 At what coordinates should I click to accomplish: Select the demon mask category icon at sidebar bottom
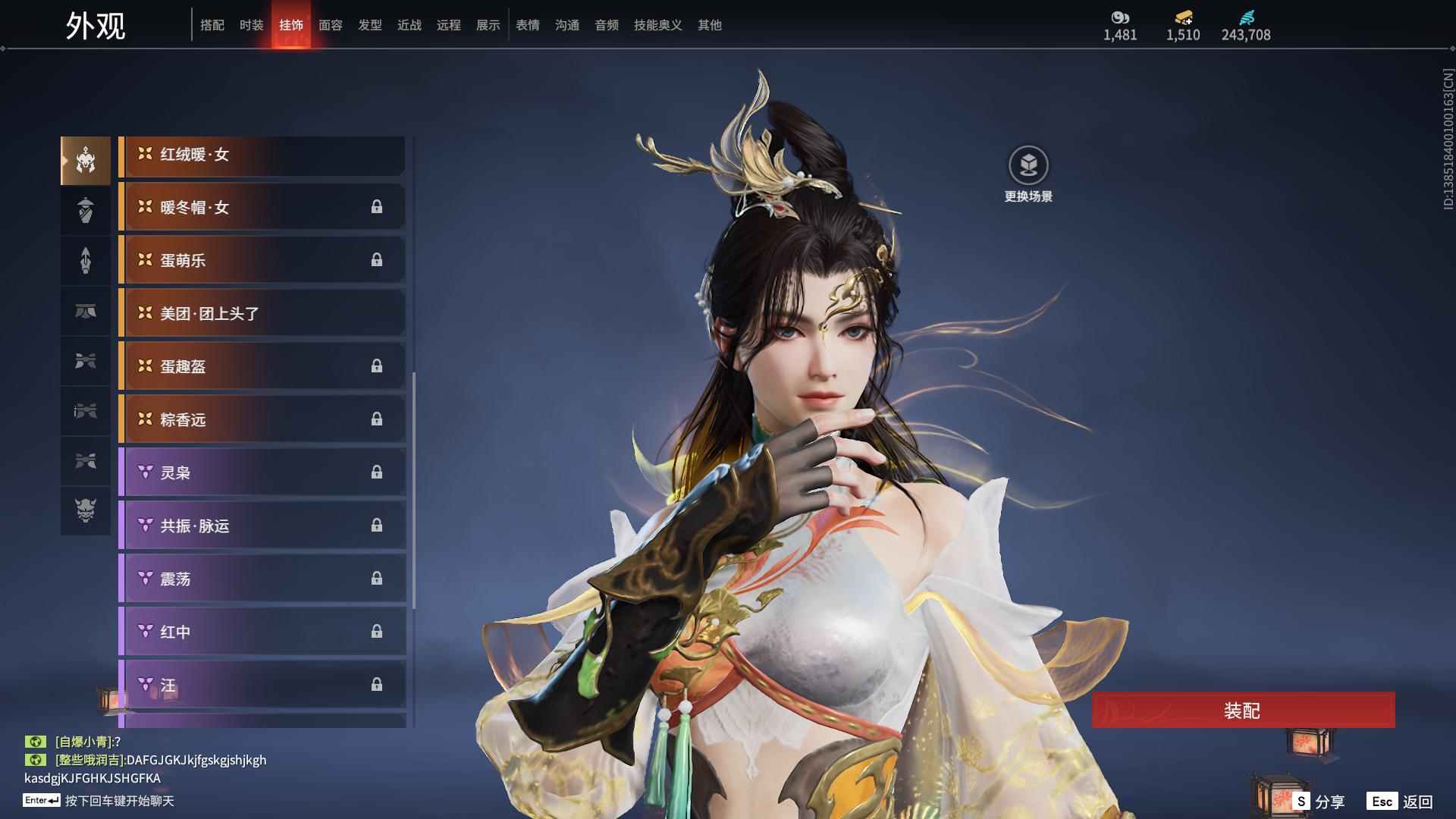(86, 512)
